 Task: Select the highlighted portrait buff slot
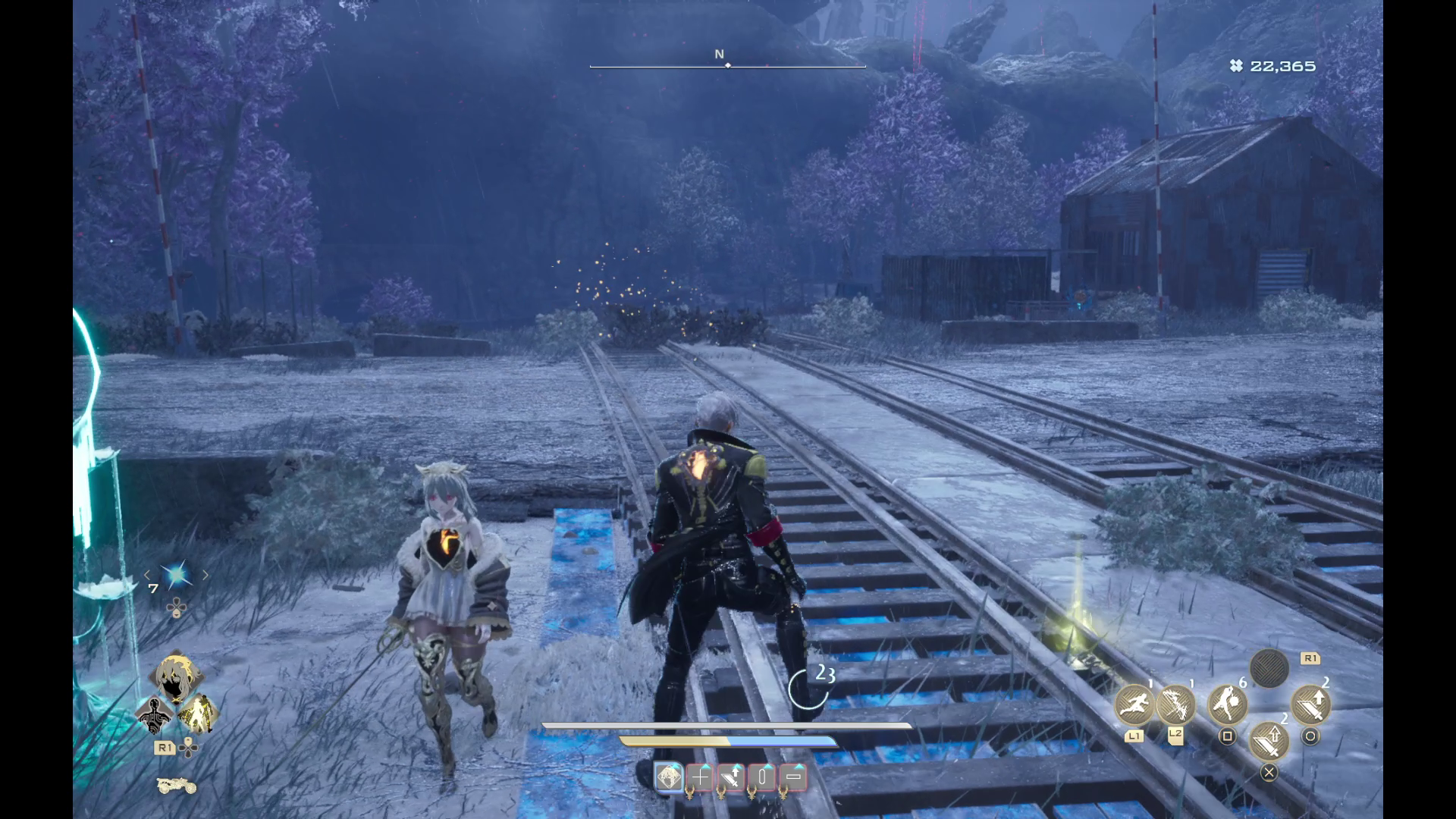click(x=669, y=777)
